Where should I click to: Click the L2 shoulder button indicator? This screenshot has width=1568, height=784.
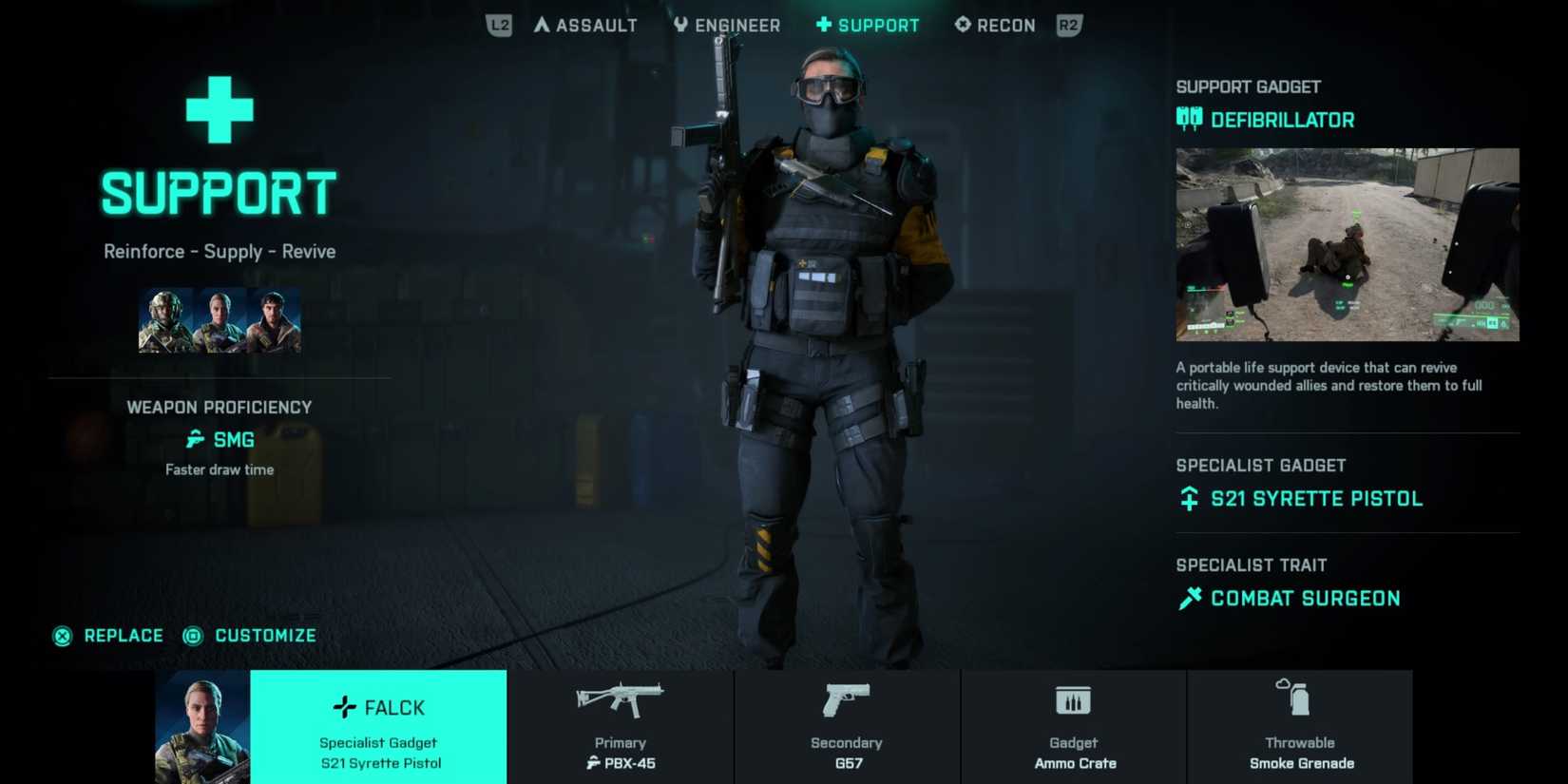497,26
